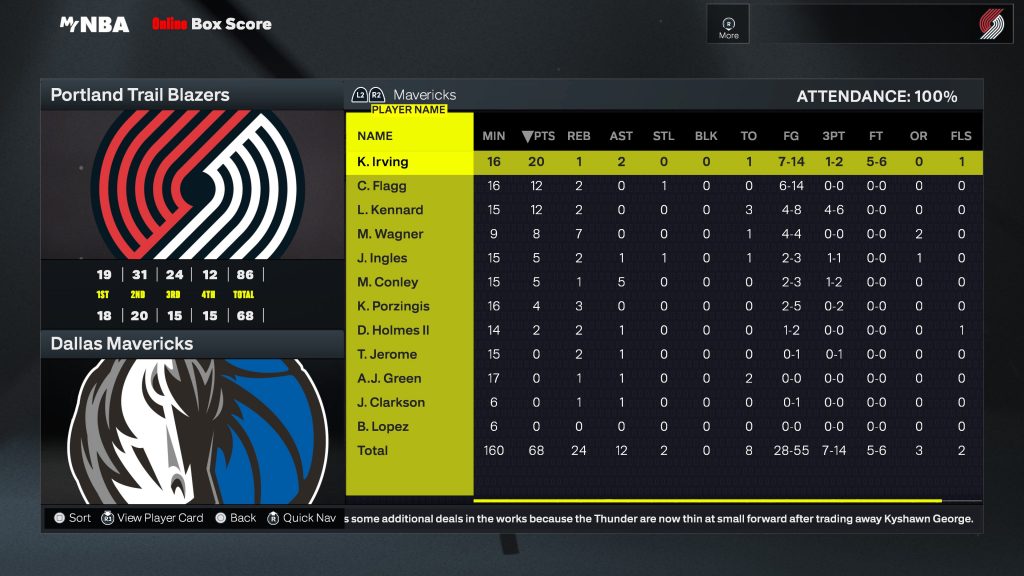The width and height of the screenshot is (1024, 576).
Task: Sort by the AST column header
Action: coord(621,136)
